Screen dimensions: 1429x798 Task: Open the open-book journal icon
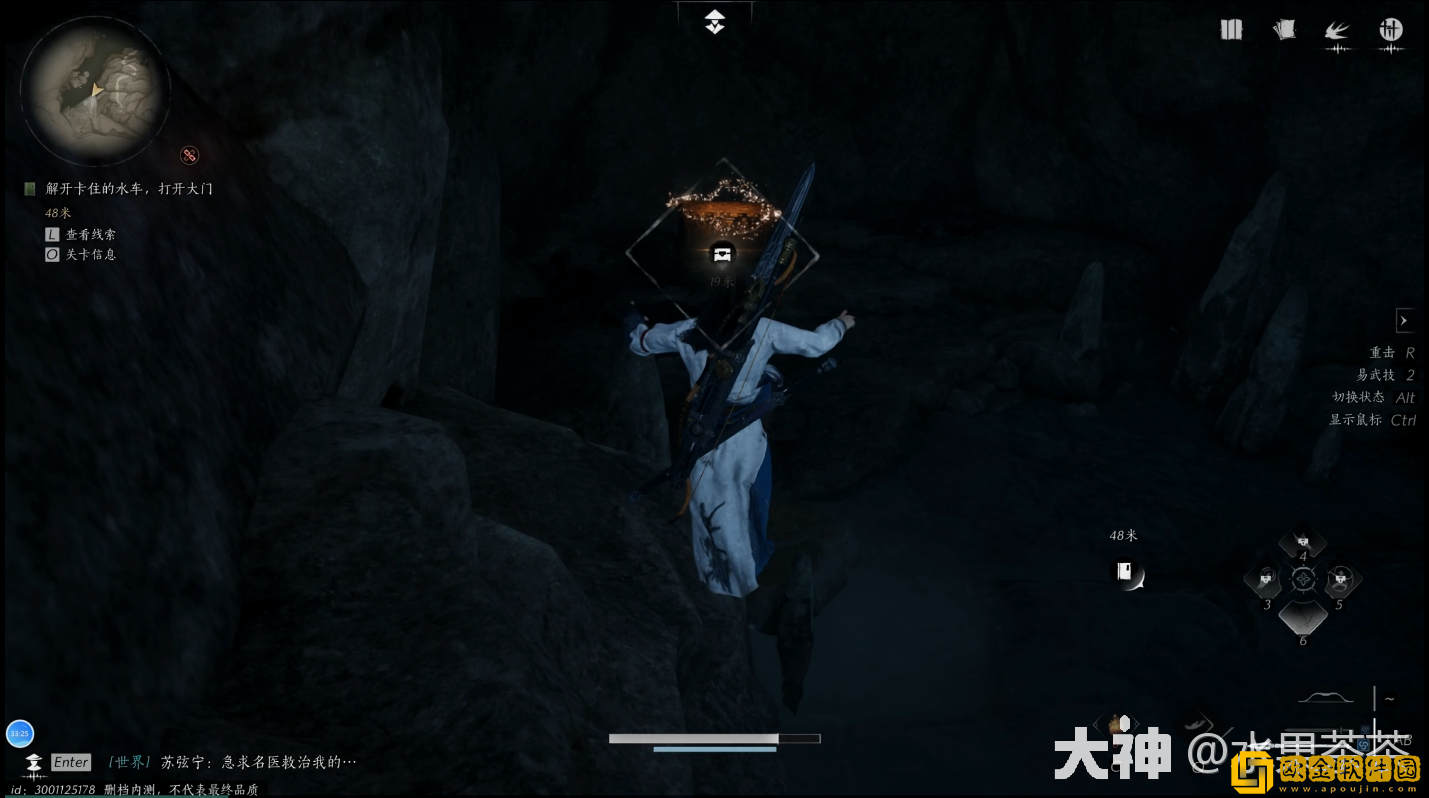1231,30
